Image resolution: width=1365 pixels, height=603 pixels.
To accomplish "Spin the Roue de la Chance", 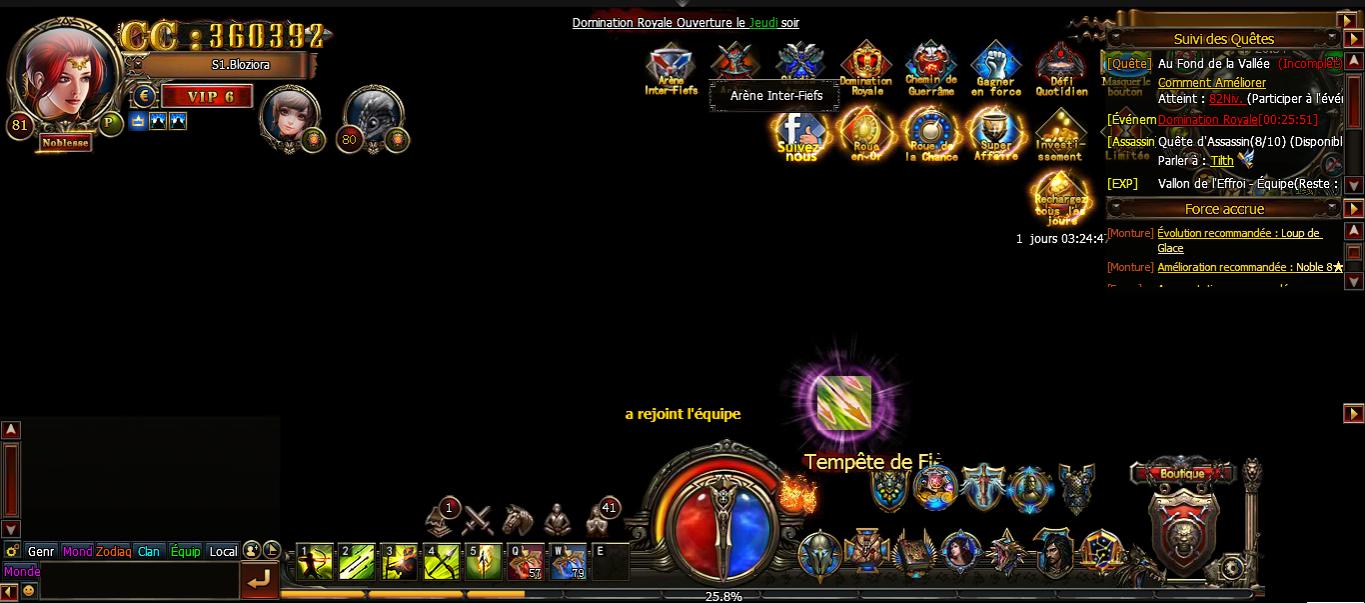I will click(x=931, y=133).
